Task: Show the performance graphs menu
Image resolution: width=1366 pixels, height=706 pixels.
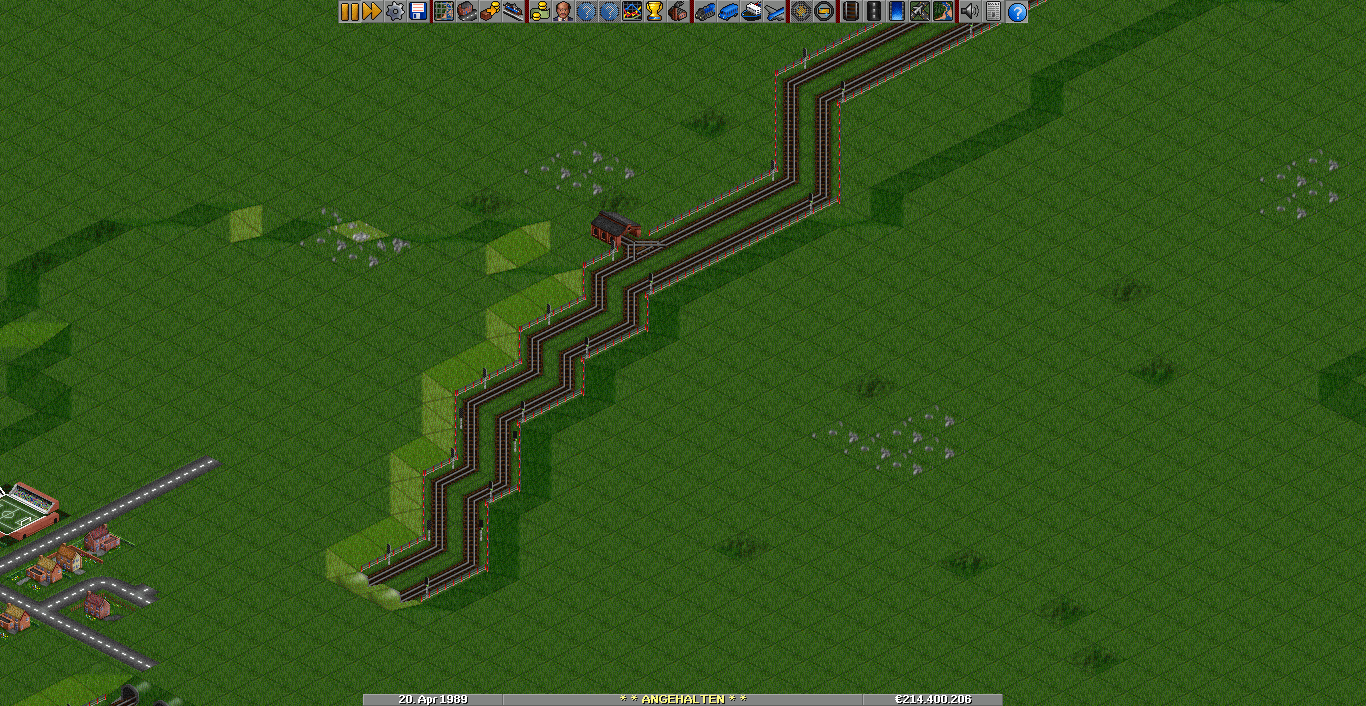Action: point(632,11)
